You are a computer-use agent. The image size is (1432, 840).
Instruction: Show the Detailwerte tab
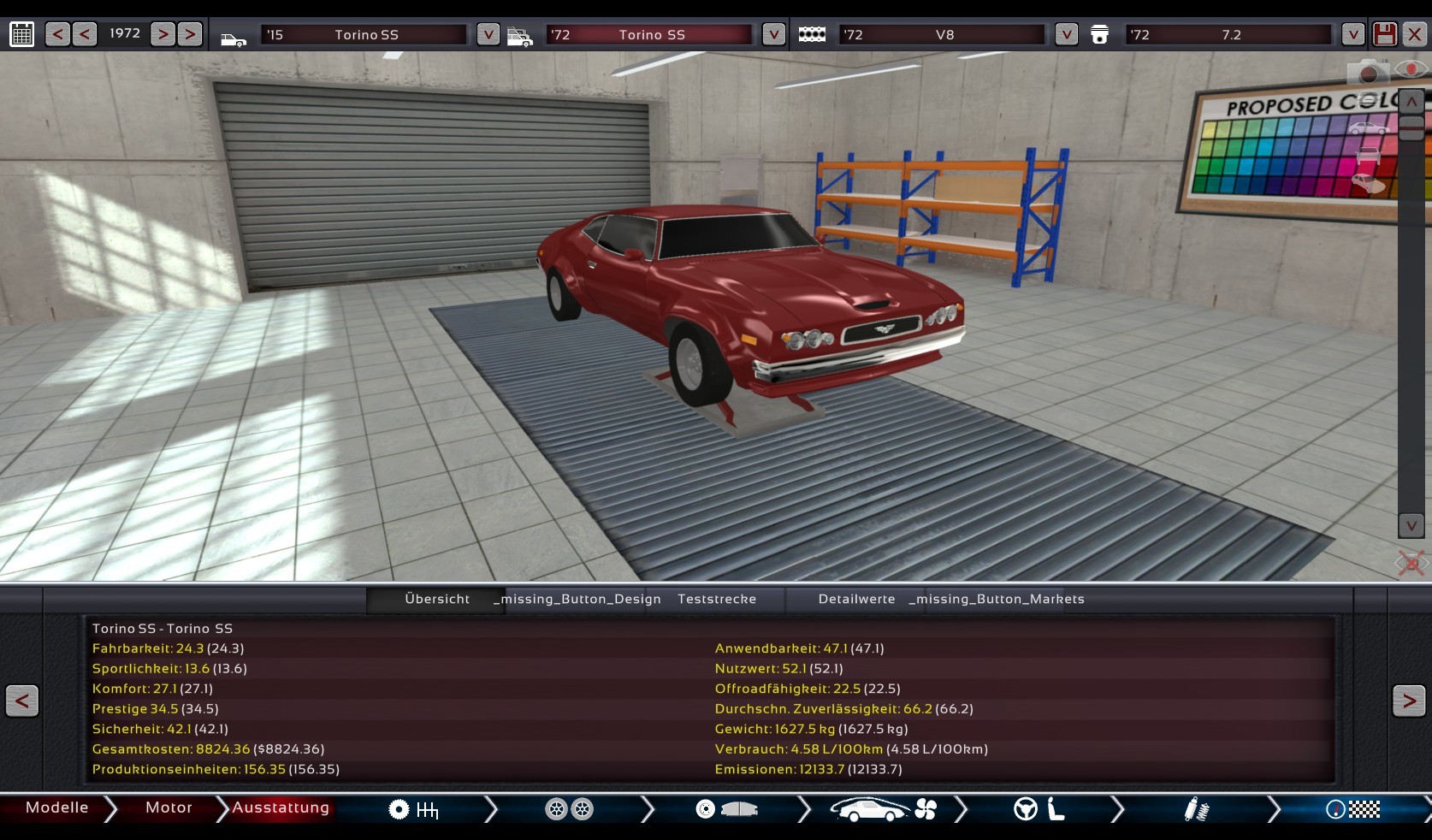point(856,600)
